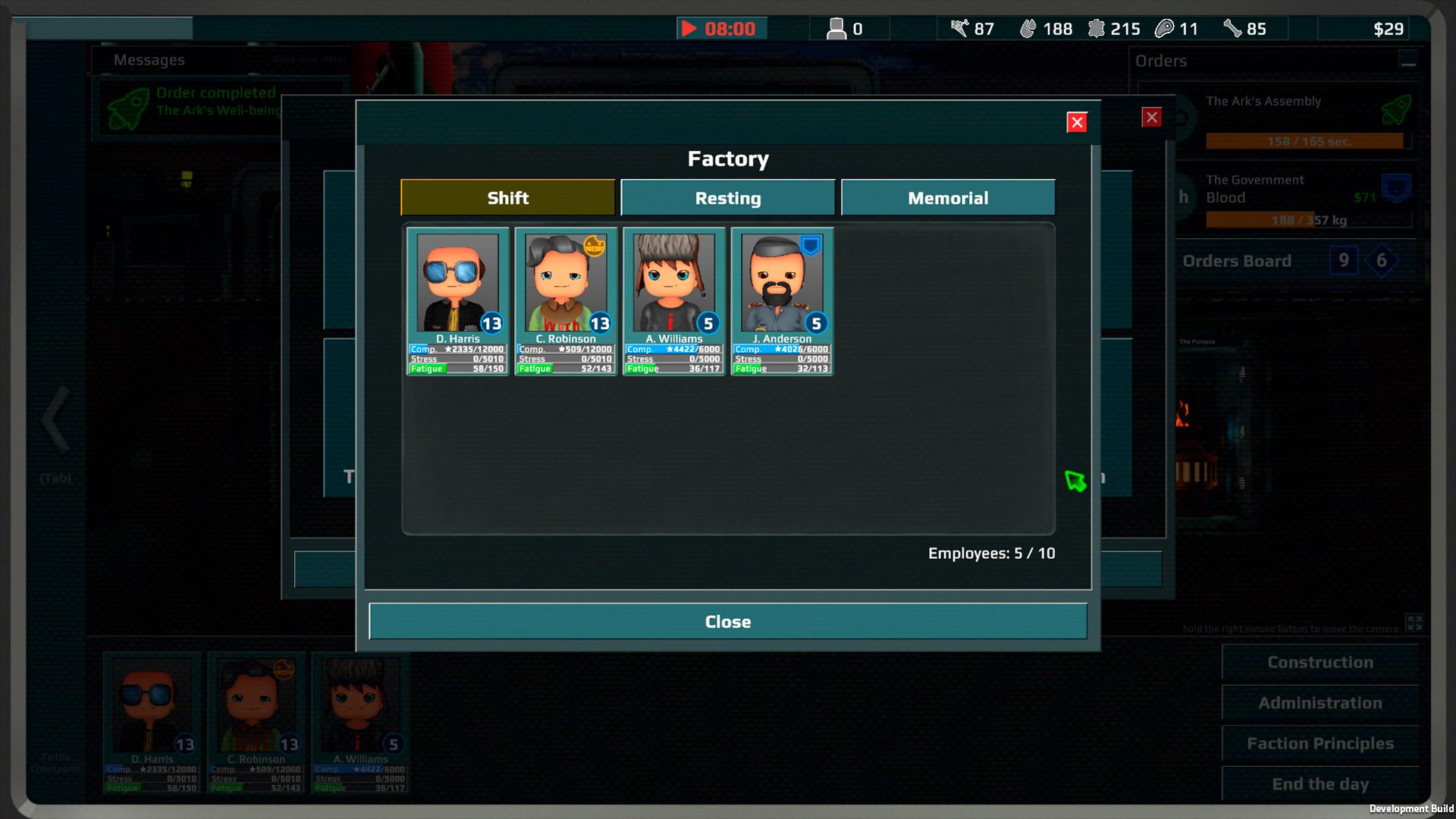
Task: Click the blue shield icon on The Government order
Action: tap(1395, 188)
